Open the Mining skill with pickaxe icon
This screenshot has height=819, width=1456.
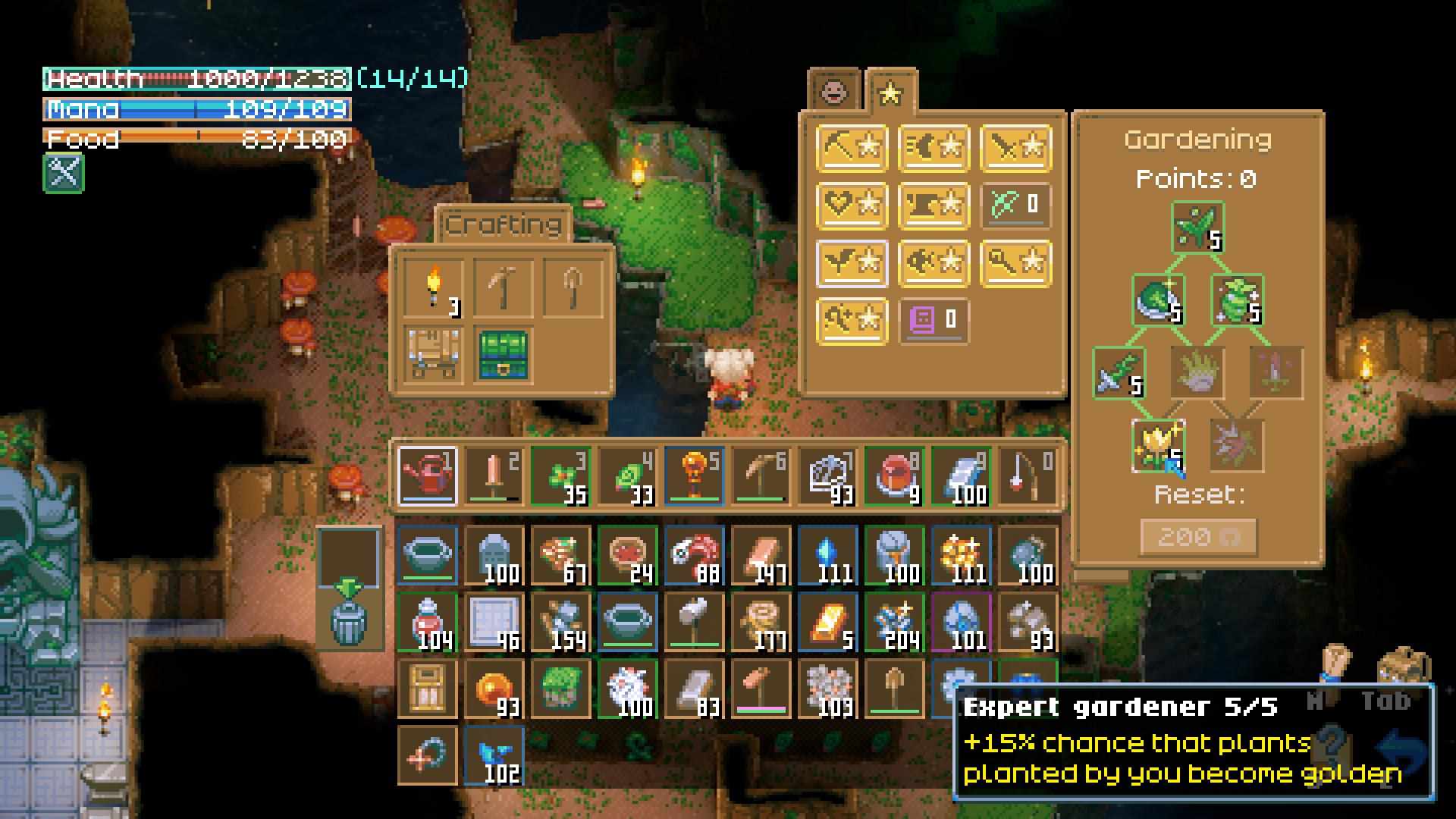coord(852,147)
